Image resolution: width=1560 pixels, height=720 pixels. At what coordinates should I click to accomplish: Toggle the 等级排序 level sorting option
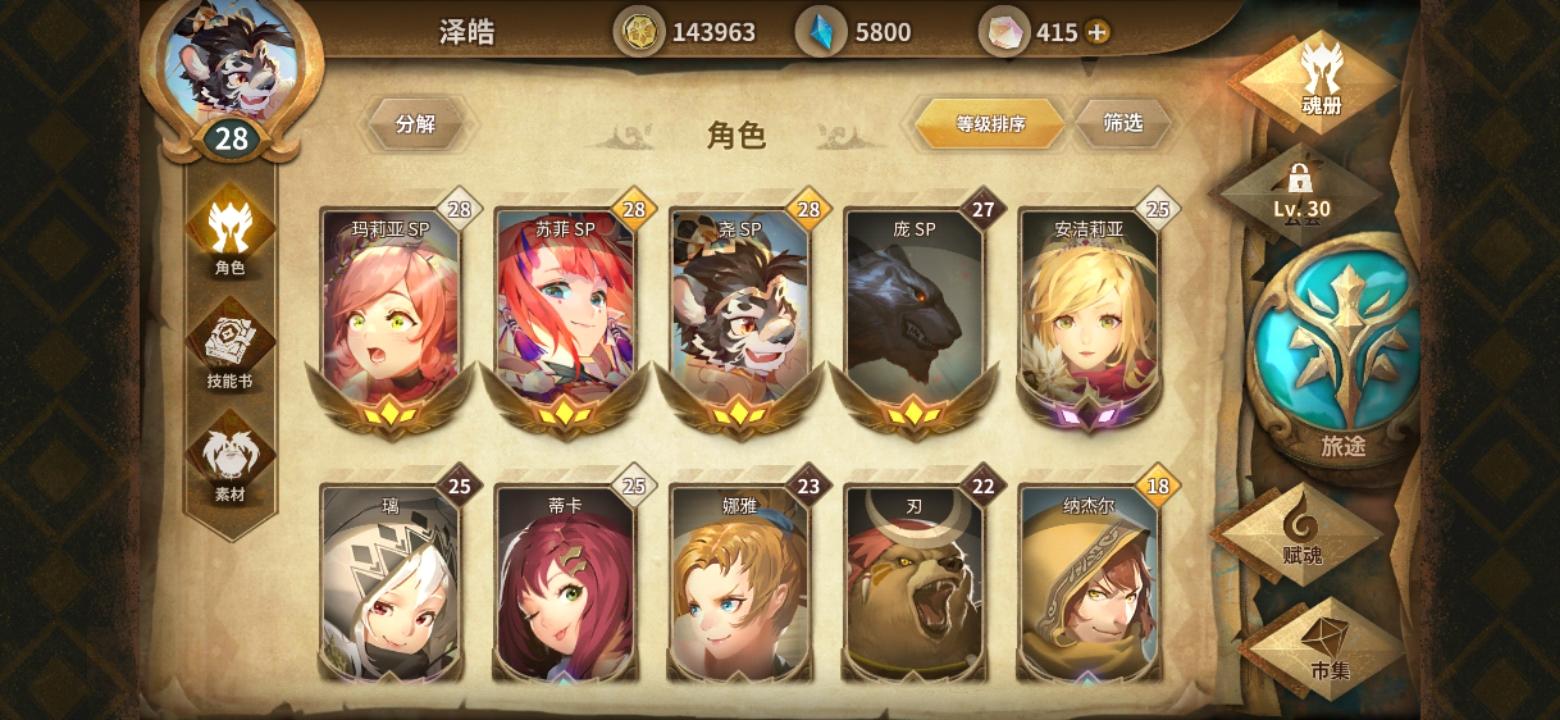[x=991, y=122]
